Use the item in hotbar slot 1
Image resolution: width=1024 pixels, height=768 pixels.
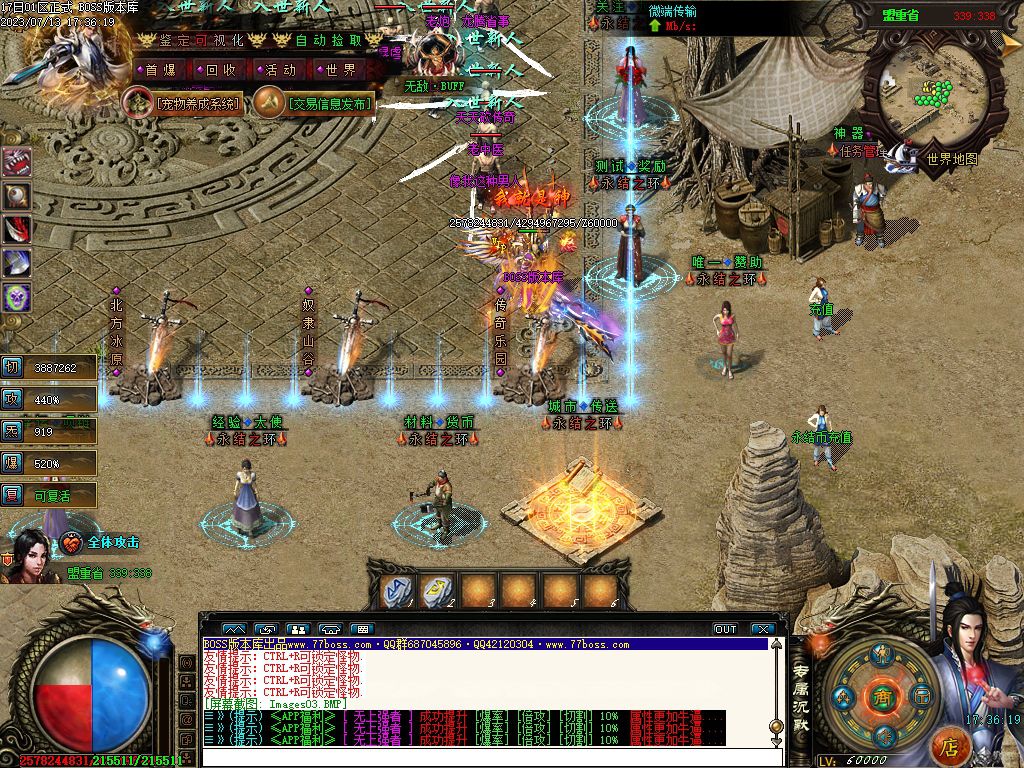pyautogui.click(x=396, y=591)
